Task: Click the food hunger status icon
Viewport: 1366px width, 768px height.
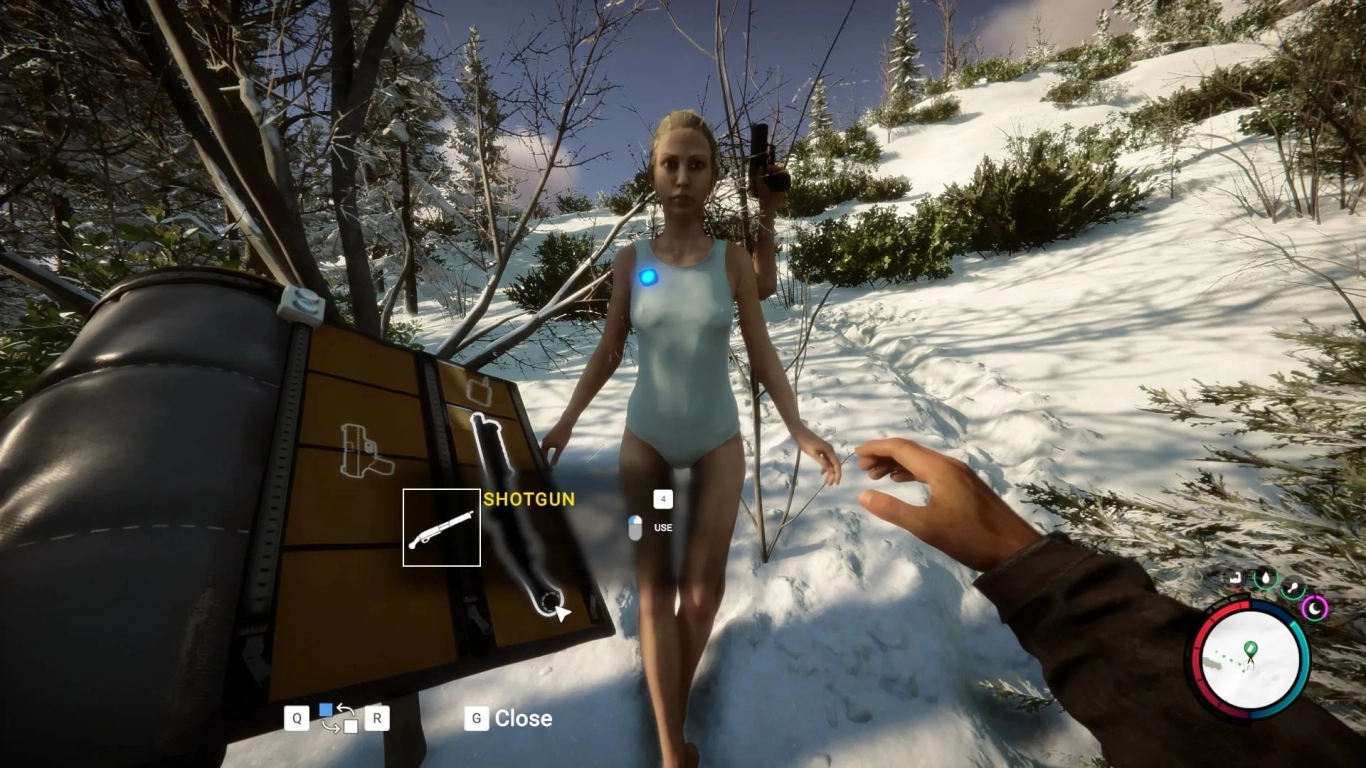Action: point(1294,587)
